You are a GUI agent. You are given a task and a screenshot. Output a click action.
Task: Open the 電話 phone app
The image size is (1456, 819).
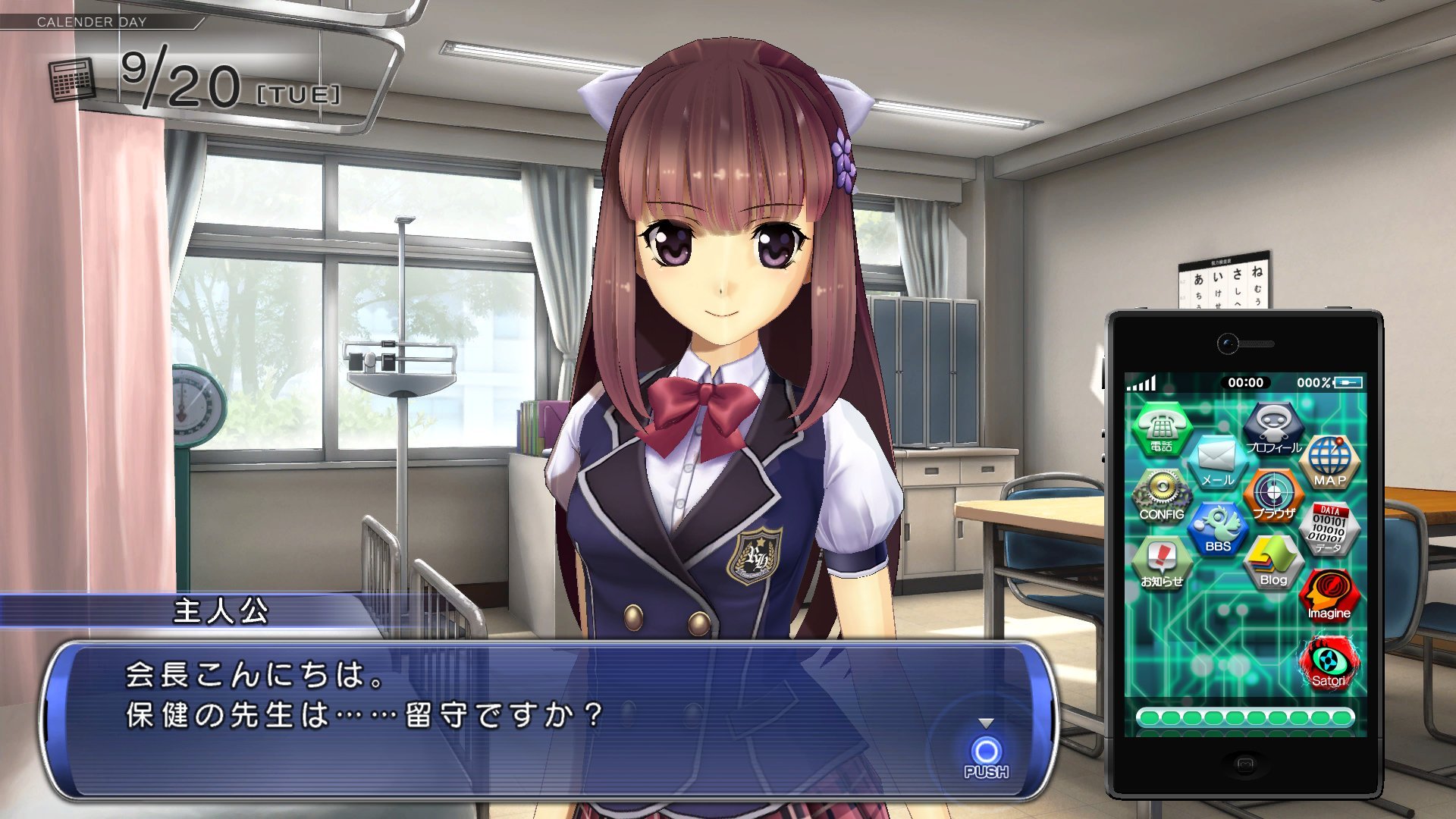(x=1162, y=428)
